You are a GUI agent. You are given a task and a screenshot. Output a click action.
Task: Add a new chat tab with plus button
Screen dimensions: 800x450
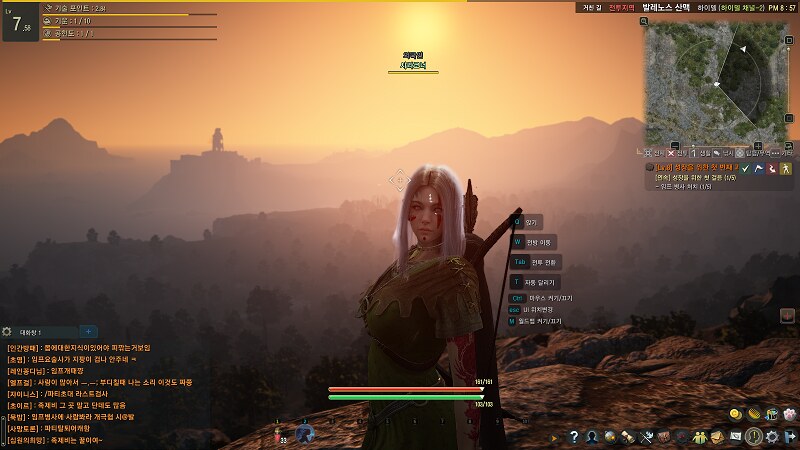88,331
